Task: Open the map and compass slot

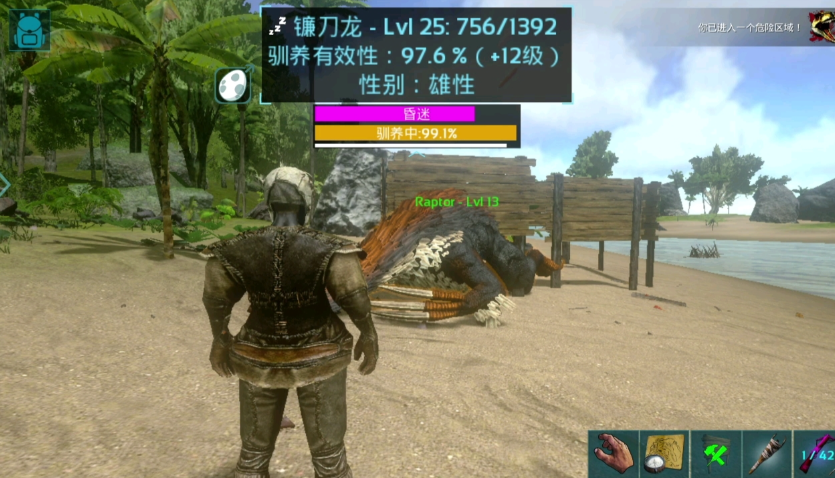Action: click(x=664, y=455)
